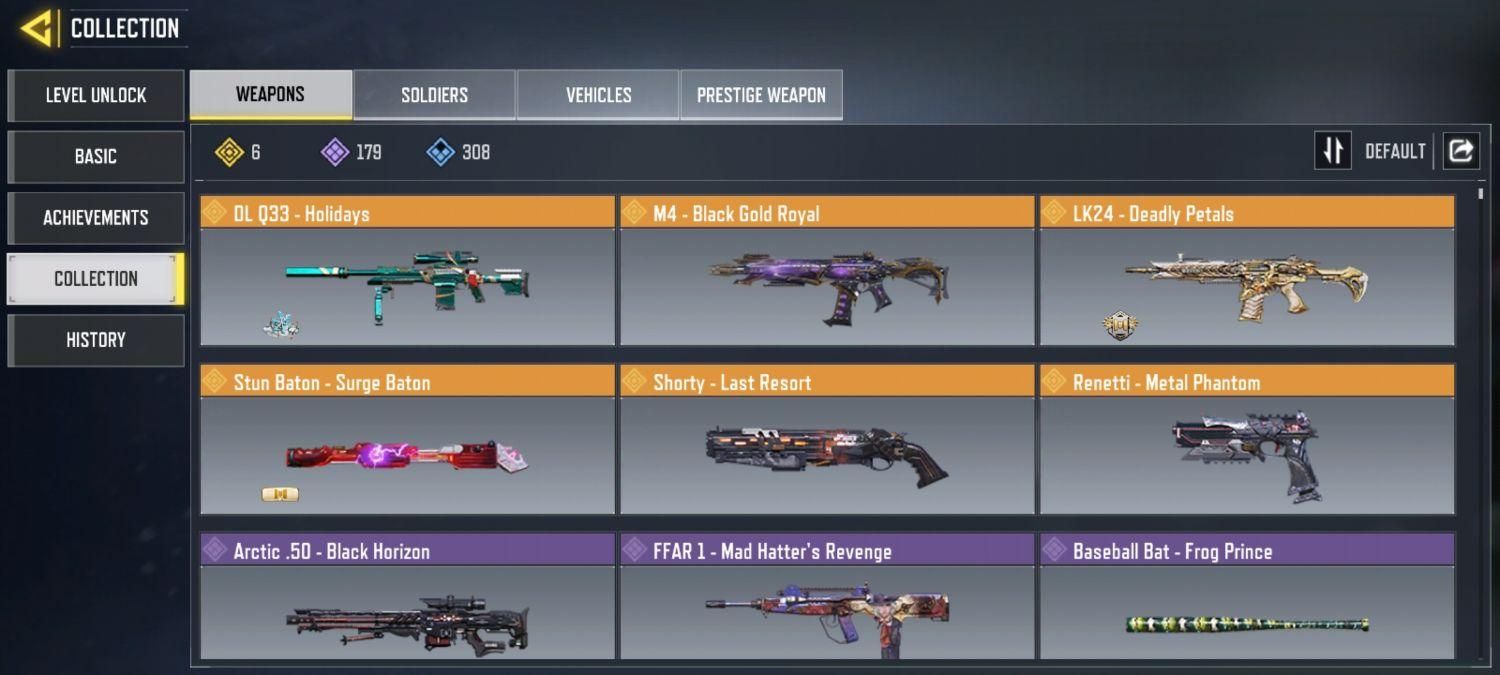Open the Stun Baton - Surge Baton card
The height and width of the screenshot is (675, 1500).
[407, 441]
